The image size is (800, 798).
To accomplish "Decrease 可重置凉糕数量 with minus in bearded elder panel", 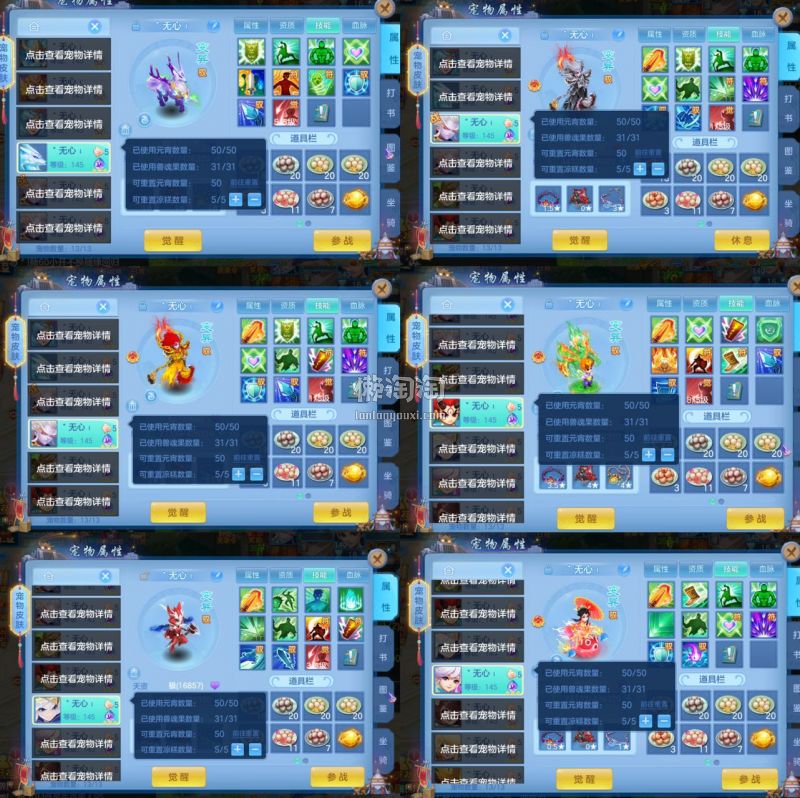I will (659, 169).
